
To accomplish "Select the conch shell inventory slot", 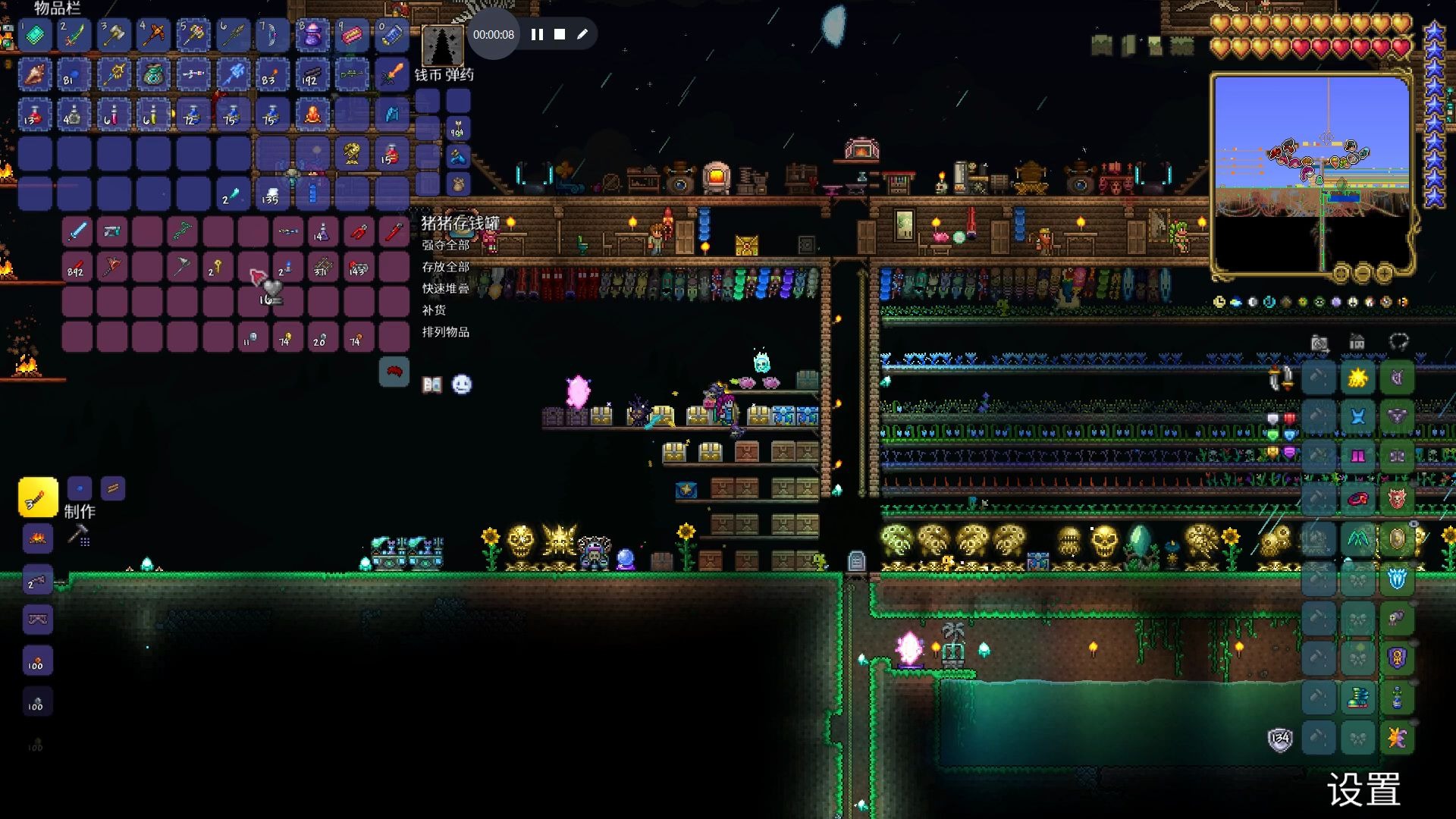I will tap(35, 74).
